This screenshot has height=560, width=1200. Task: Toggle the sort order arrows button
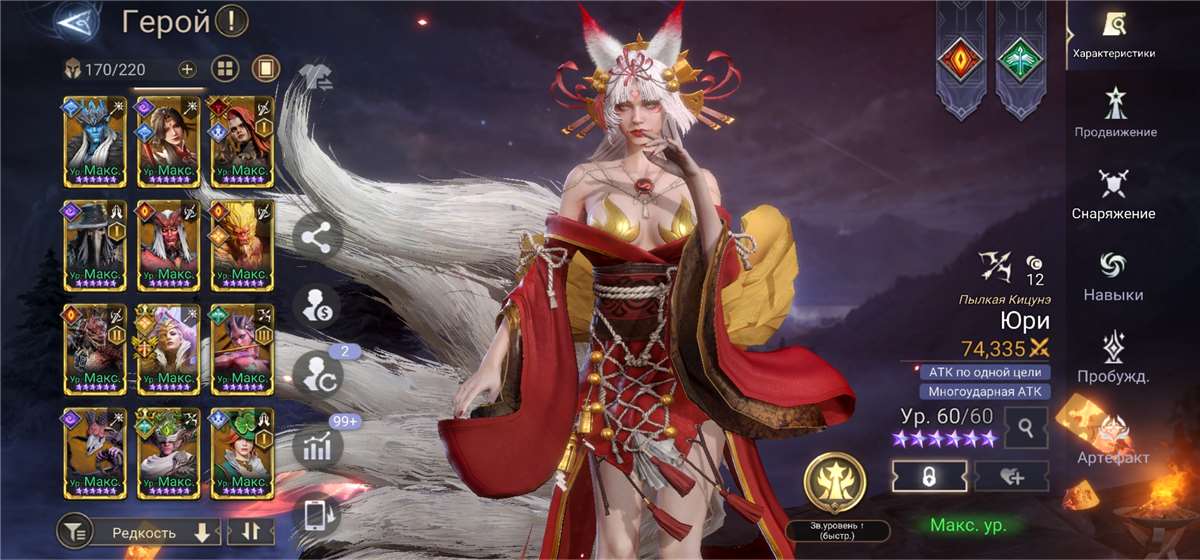coord(250,532)
